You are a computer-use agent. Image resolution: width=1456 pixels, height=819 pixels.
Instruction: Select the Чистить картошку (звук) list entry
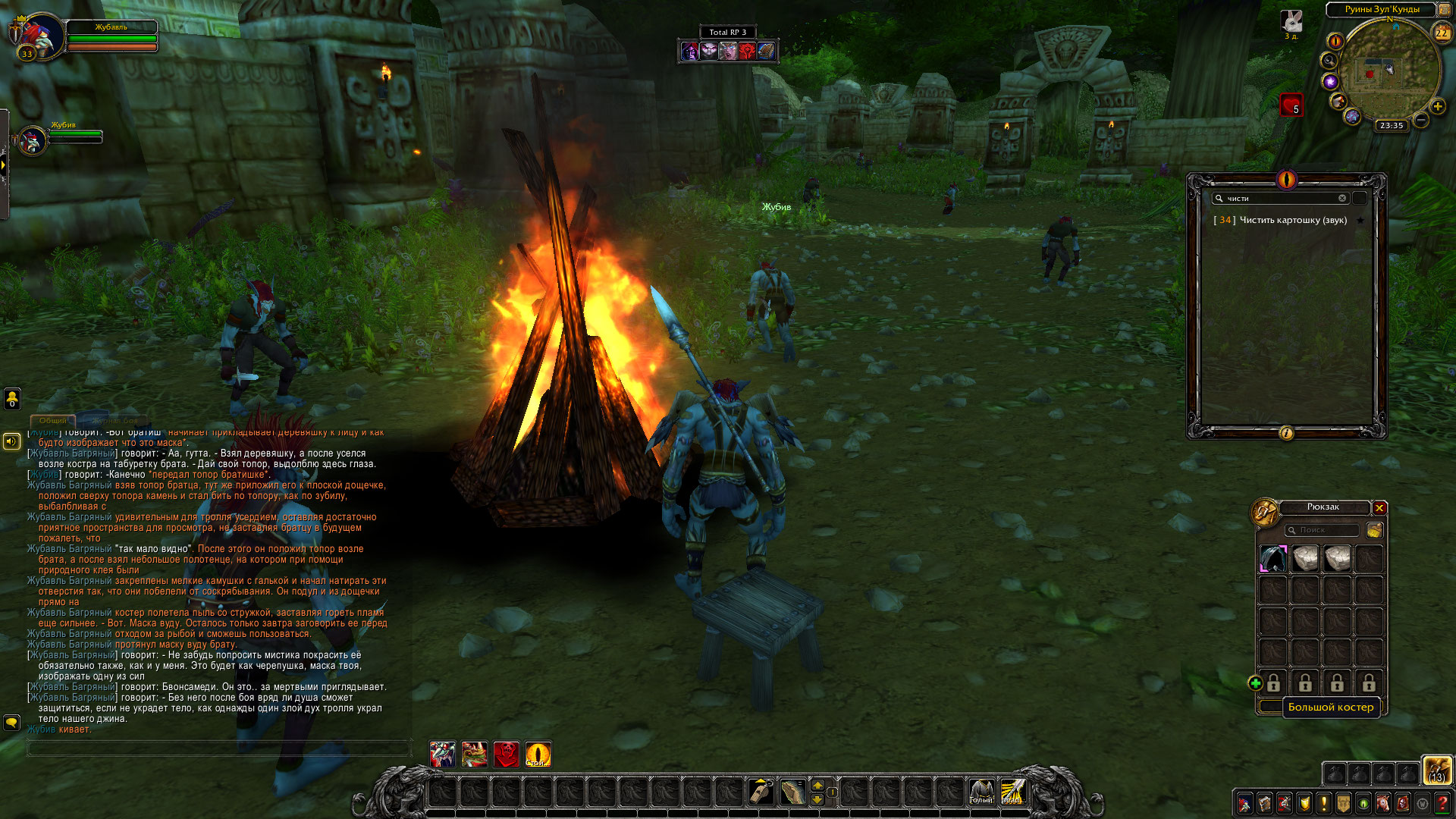(x=1292, y=220)
